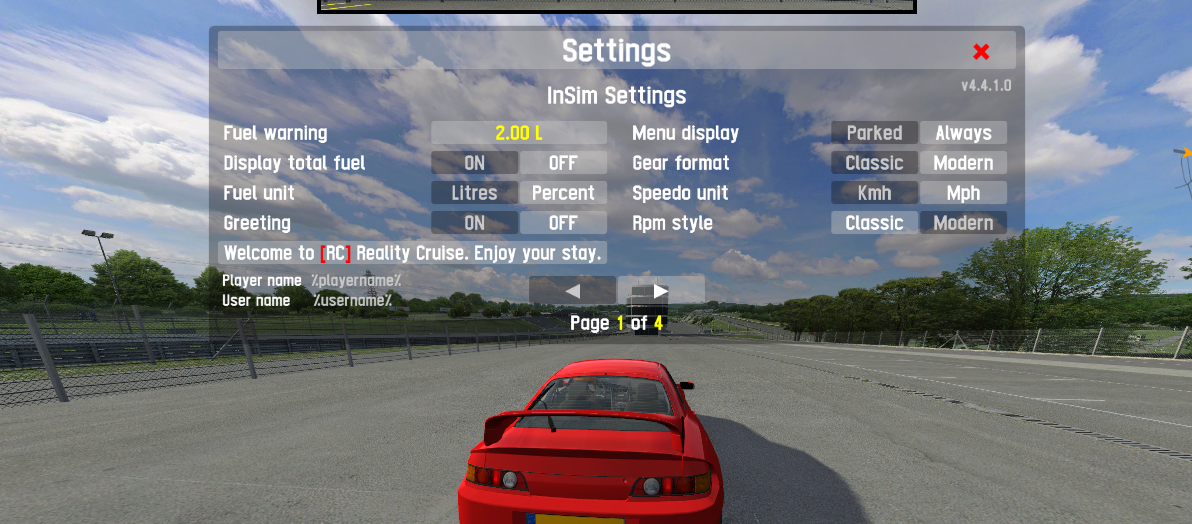Set fuel unit to Percent
The image size is (1192, 524).
point(563,193)
